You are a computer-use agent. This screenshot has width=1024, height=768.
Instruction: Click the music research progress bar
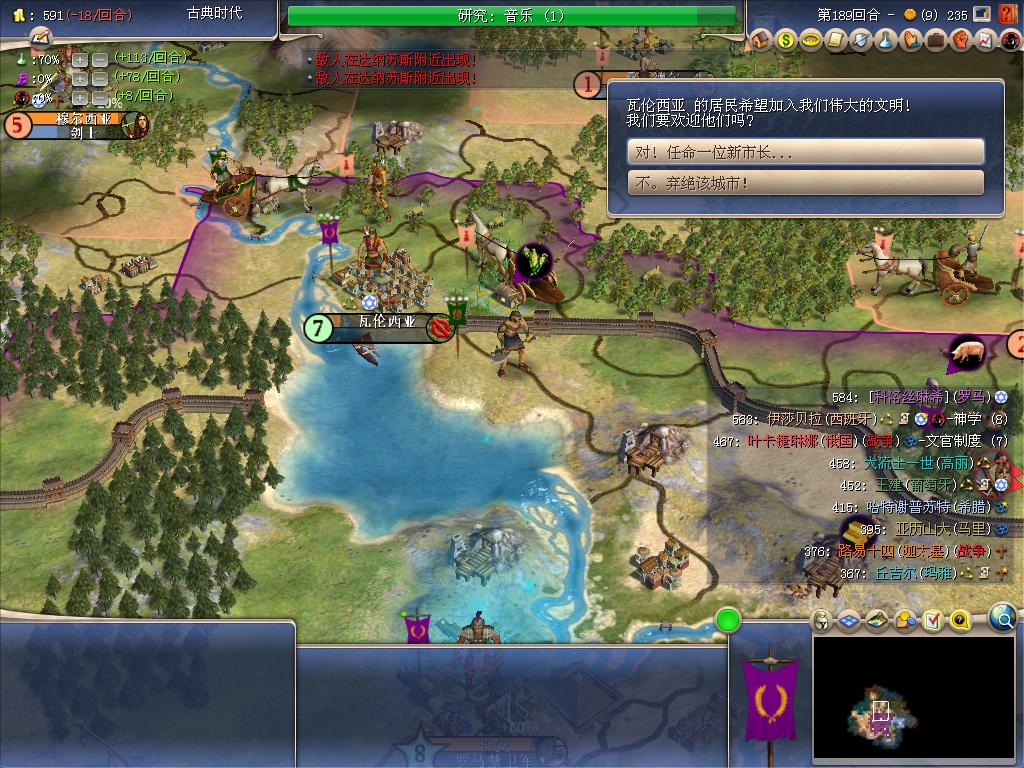512,15
